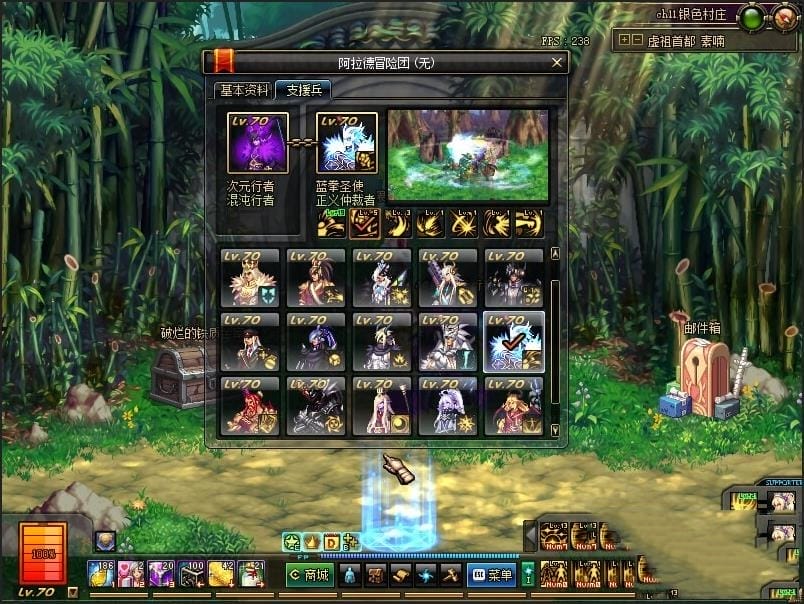
Task: Choose the red-haired character tile in the bottom row
Action: tap(249, 406)
